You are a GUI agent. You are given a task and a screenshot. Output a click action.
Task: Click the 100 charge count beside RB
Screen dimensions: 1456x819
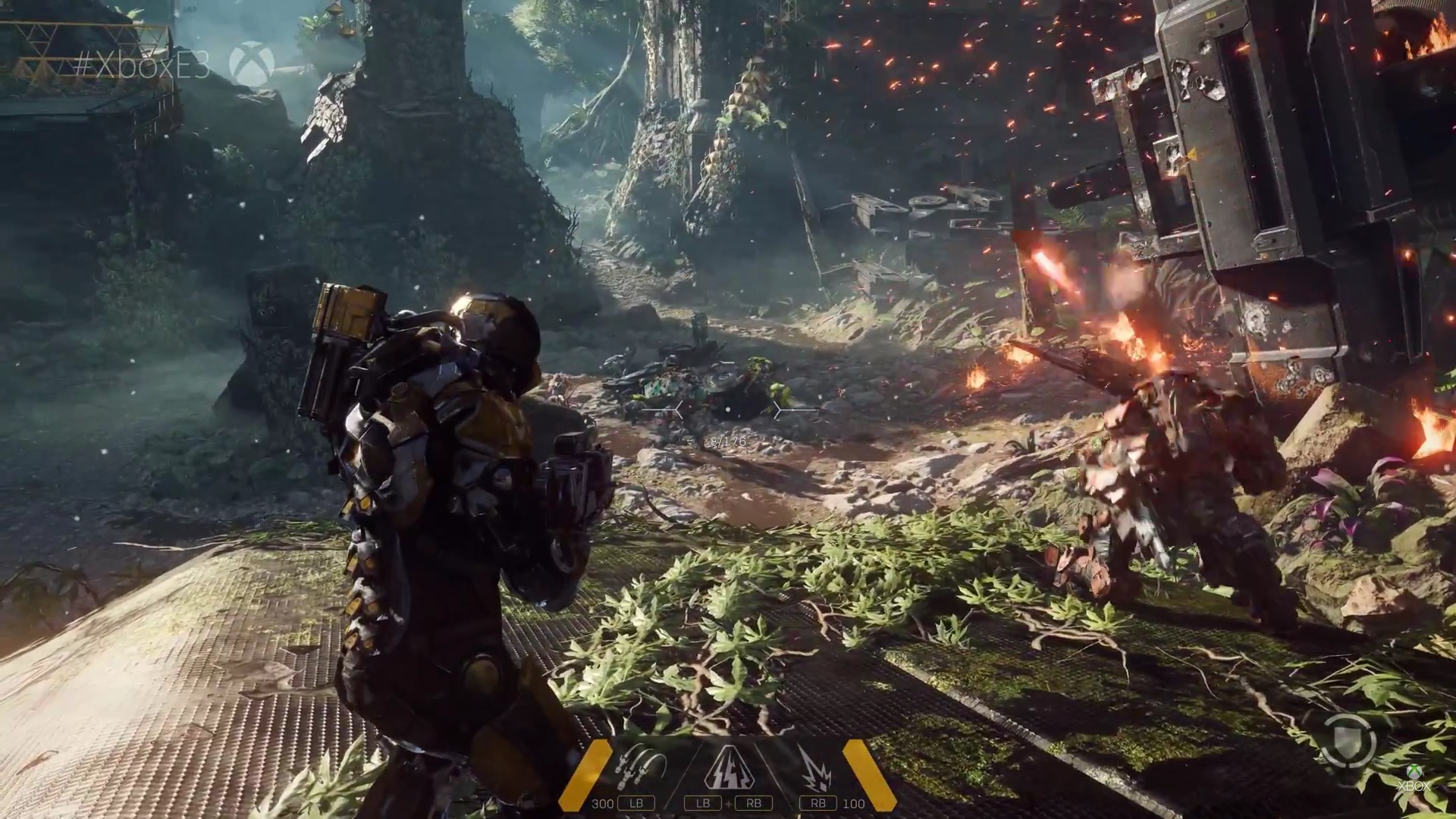855,805
